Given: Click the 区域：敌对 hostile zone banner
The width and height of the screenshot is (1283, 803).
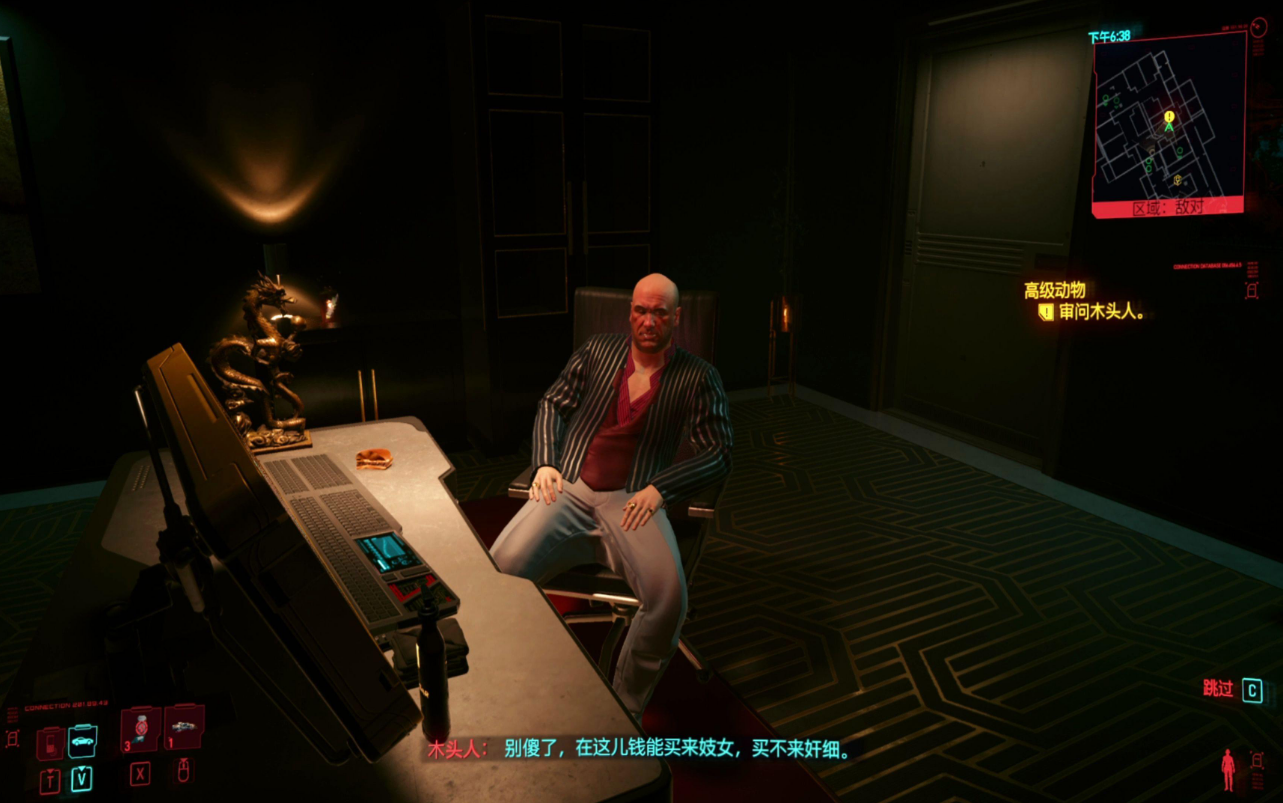Looking at the screenshot, I should tap(1167, 207).
